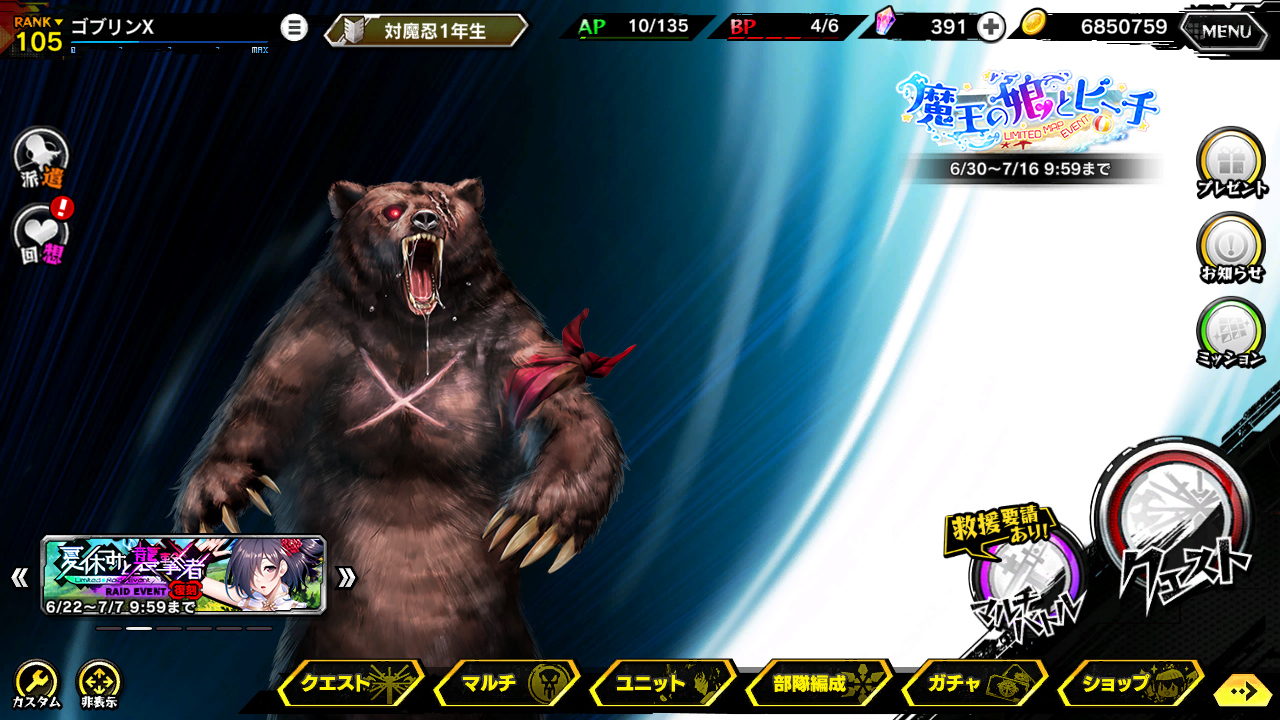
Task: Open the raid event banner thumbnail
Action: point(183,575)
